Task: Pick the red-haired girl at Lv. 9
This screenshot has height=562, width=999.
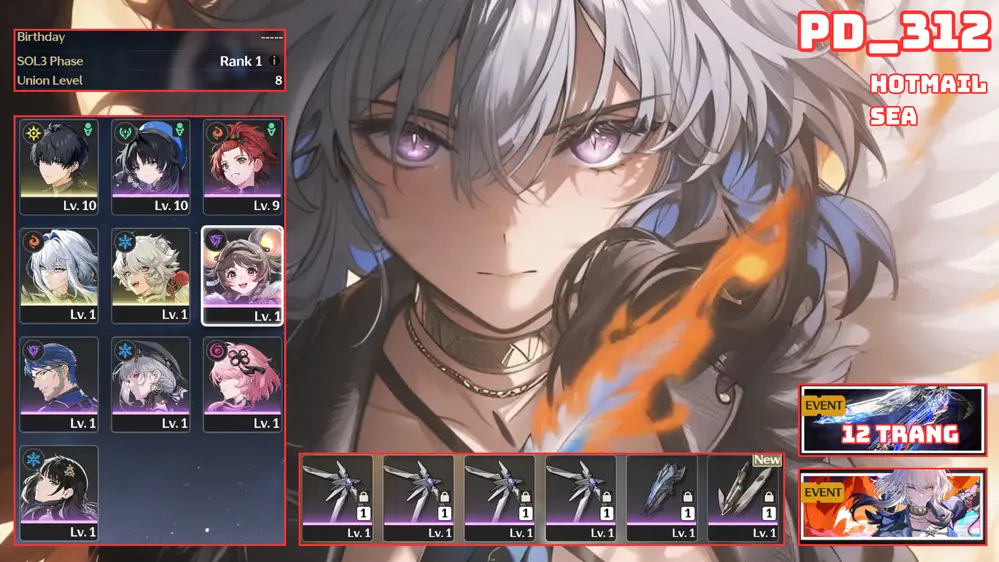Action: pos(242,167)
